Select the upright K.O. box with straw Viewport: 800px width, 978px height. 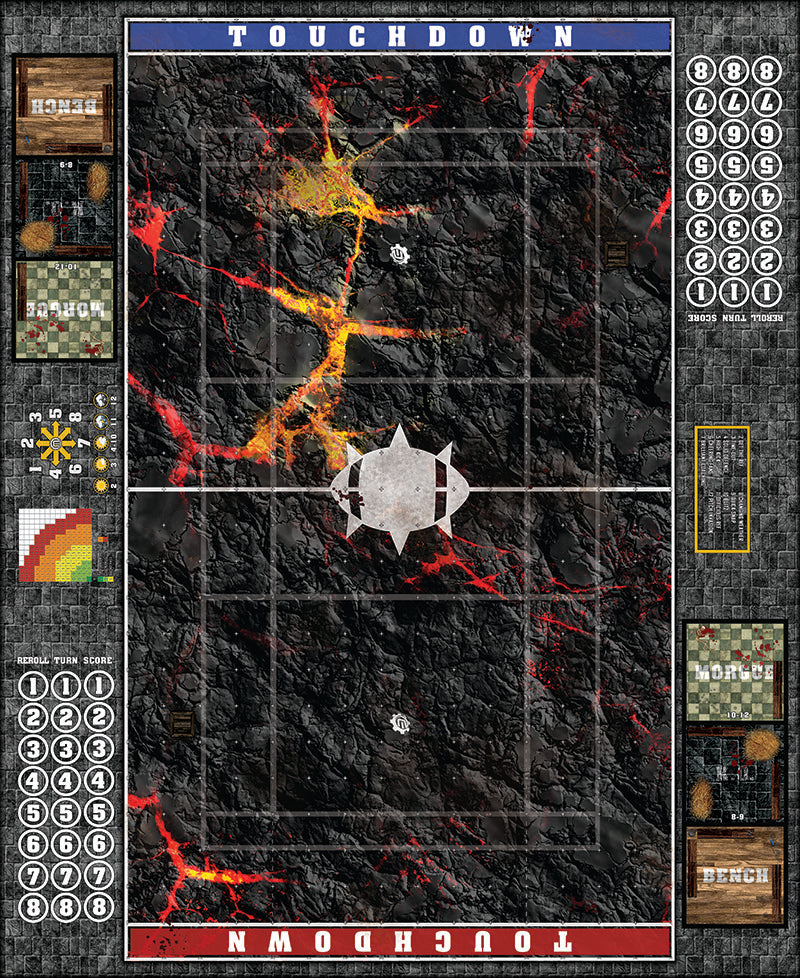(734, 772)
